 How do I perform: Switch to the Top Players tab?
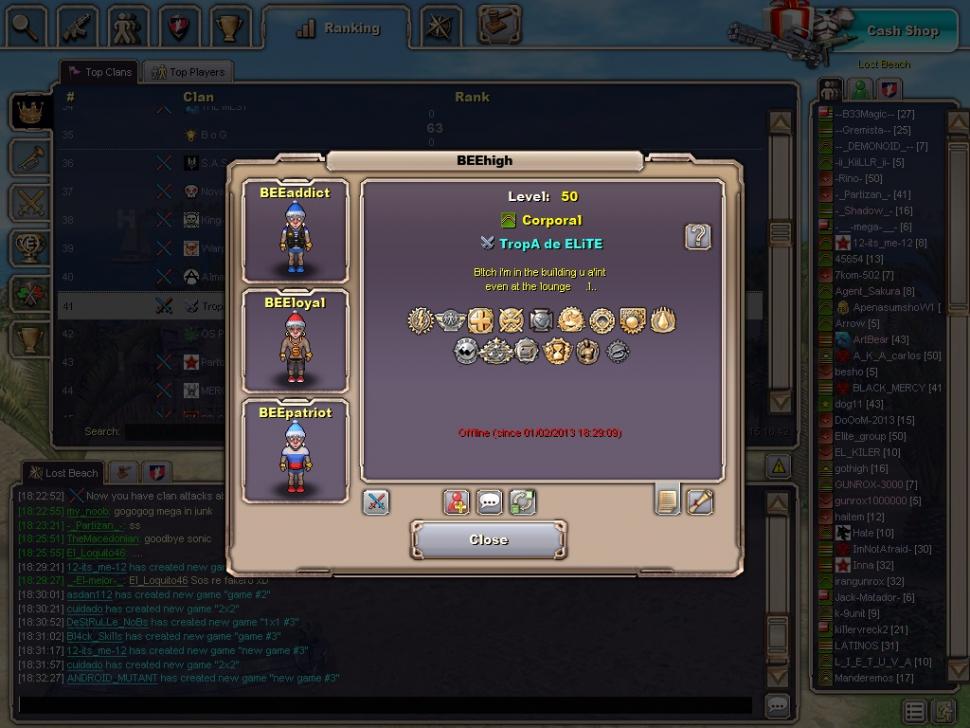click(x=189, y=72)
